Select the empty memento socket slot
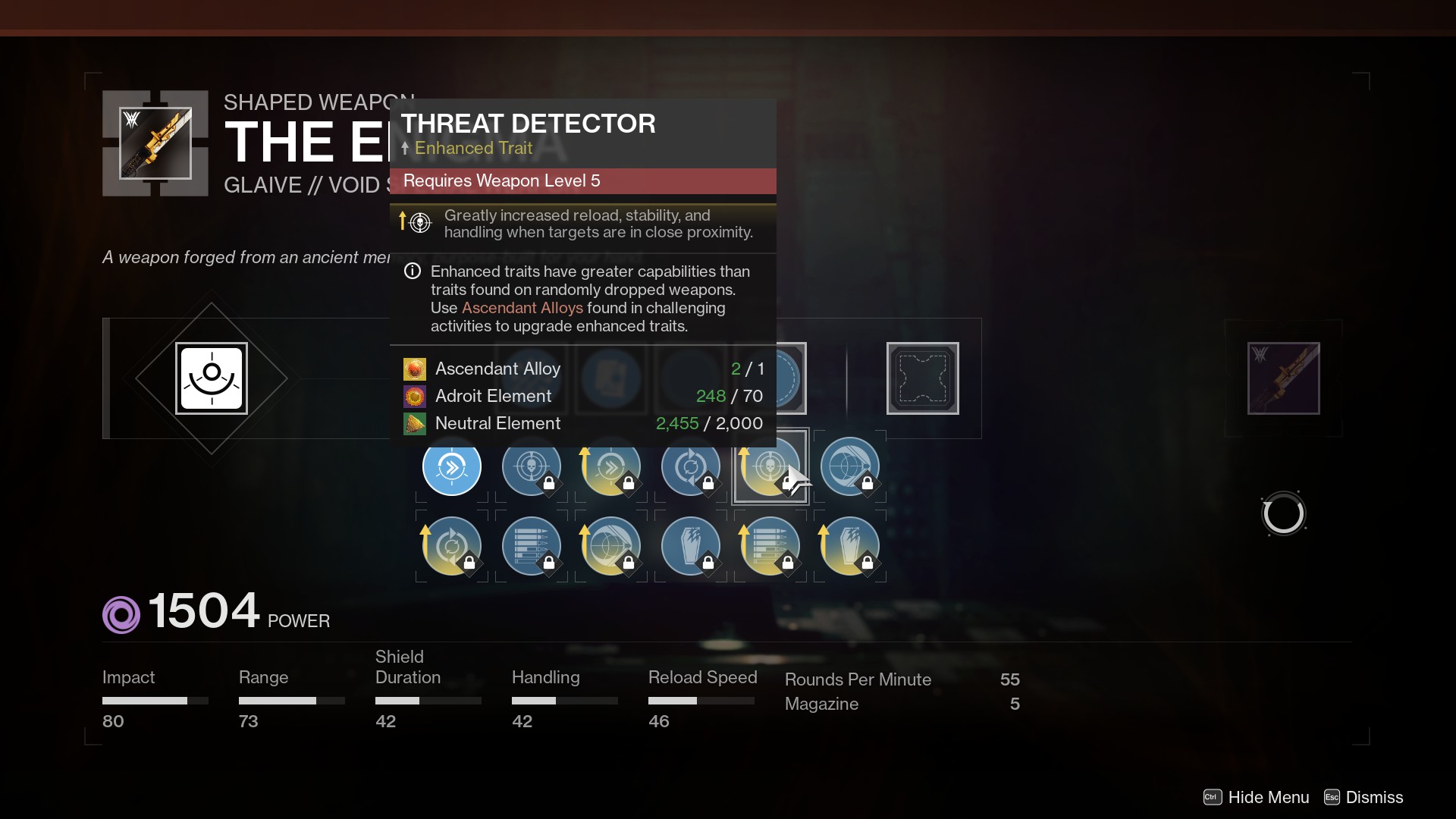The image size is (1456, 819). (923, 378)
